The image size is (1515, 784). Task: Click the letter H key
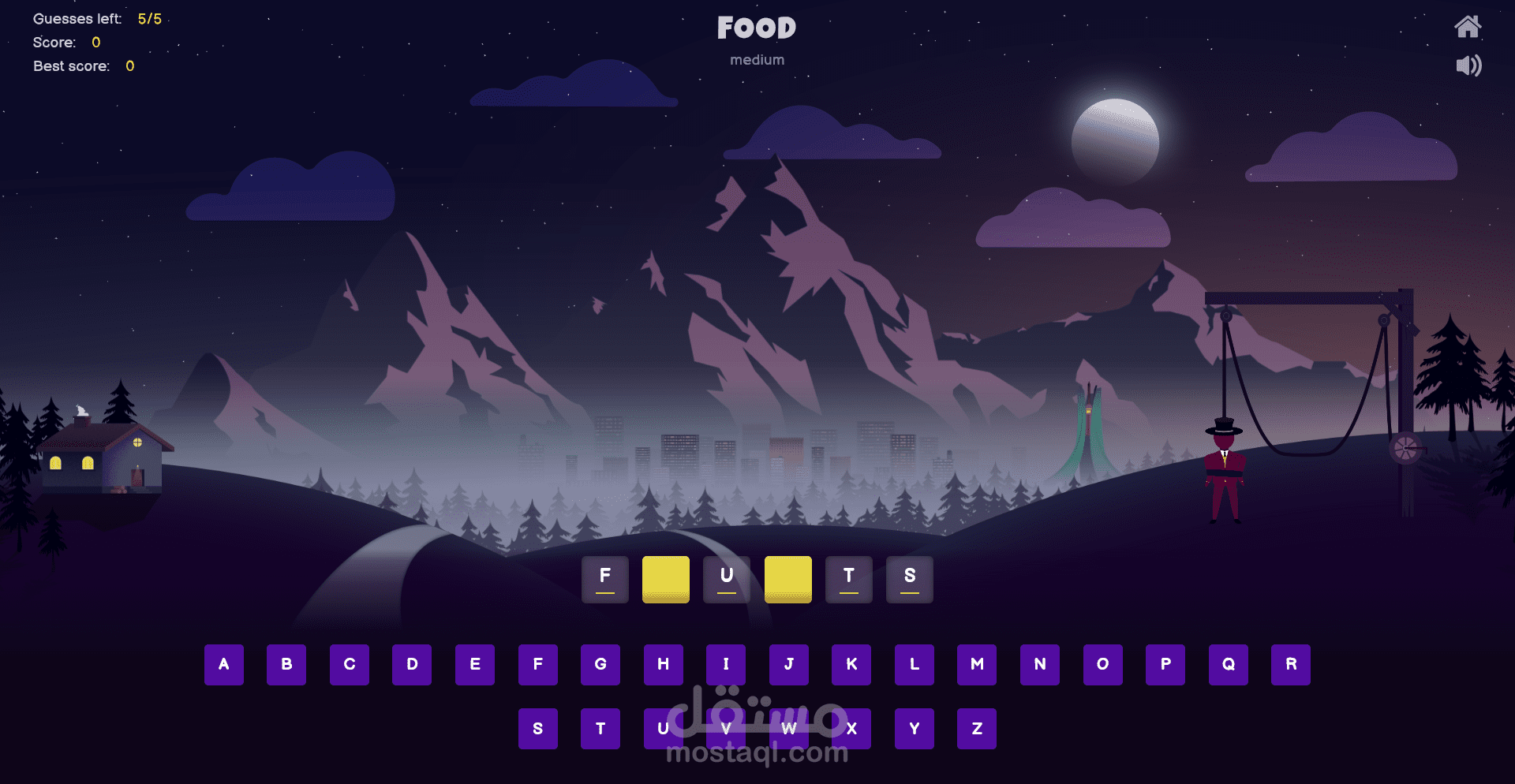(x=664, y=664)
